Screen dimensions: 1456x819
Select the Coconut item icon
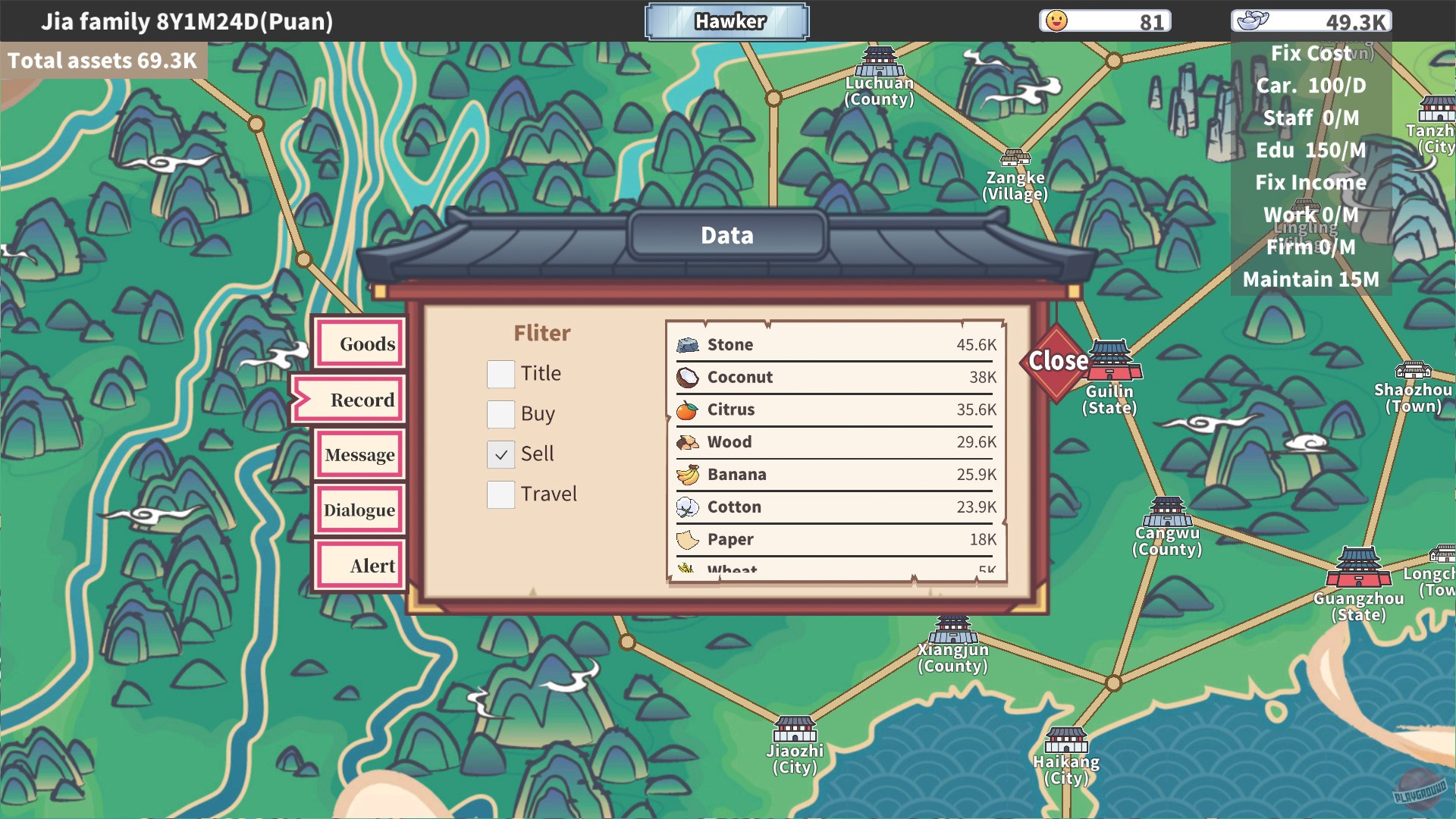pyautogui.click(x=689, y=376)
